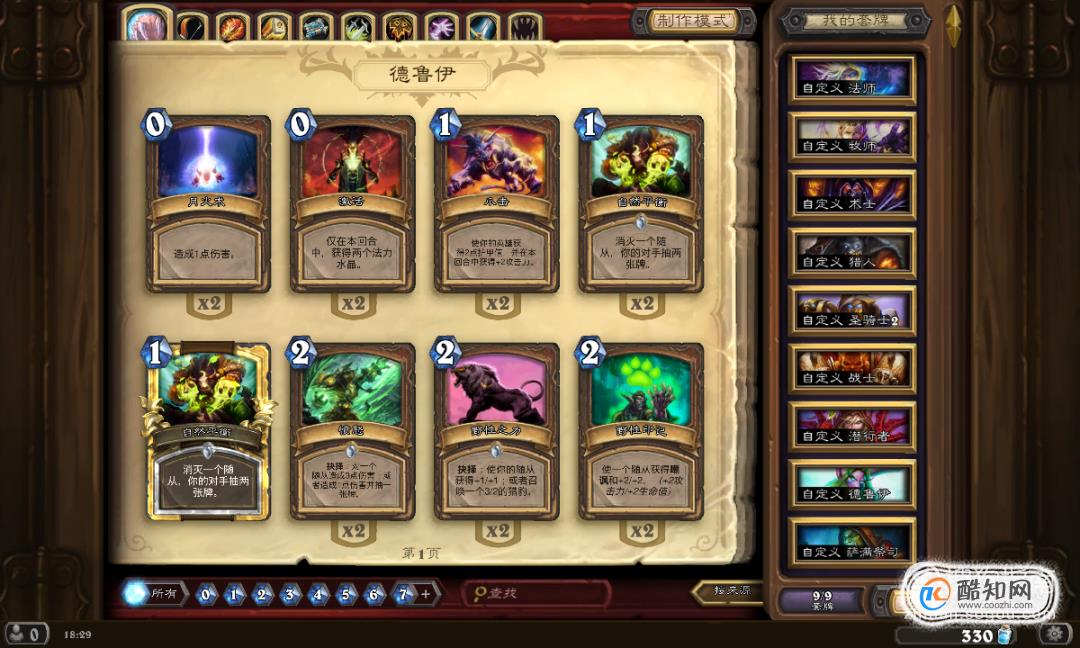1080x648 pixels.
Task: Switch to the hunter bow class tab
Action: (191, 25)
